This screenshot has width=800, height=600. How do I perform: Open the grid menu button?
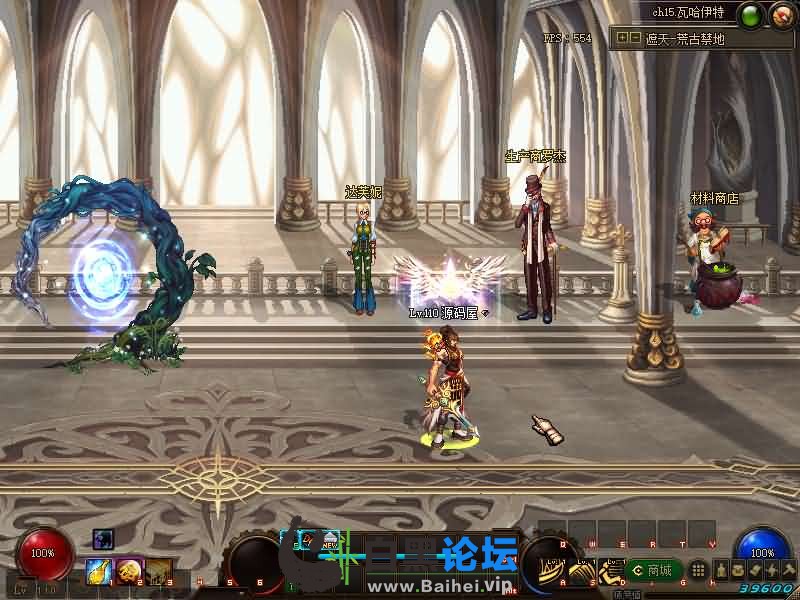tap(699, 570)
